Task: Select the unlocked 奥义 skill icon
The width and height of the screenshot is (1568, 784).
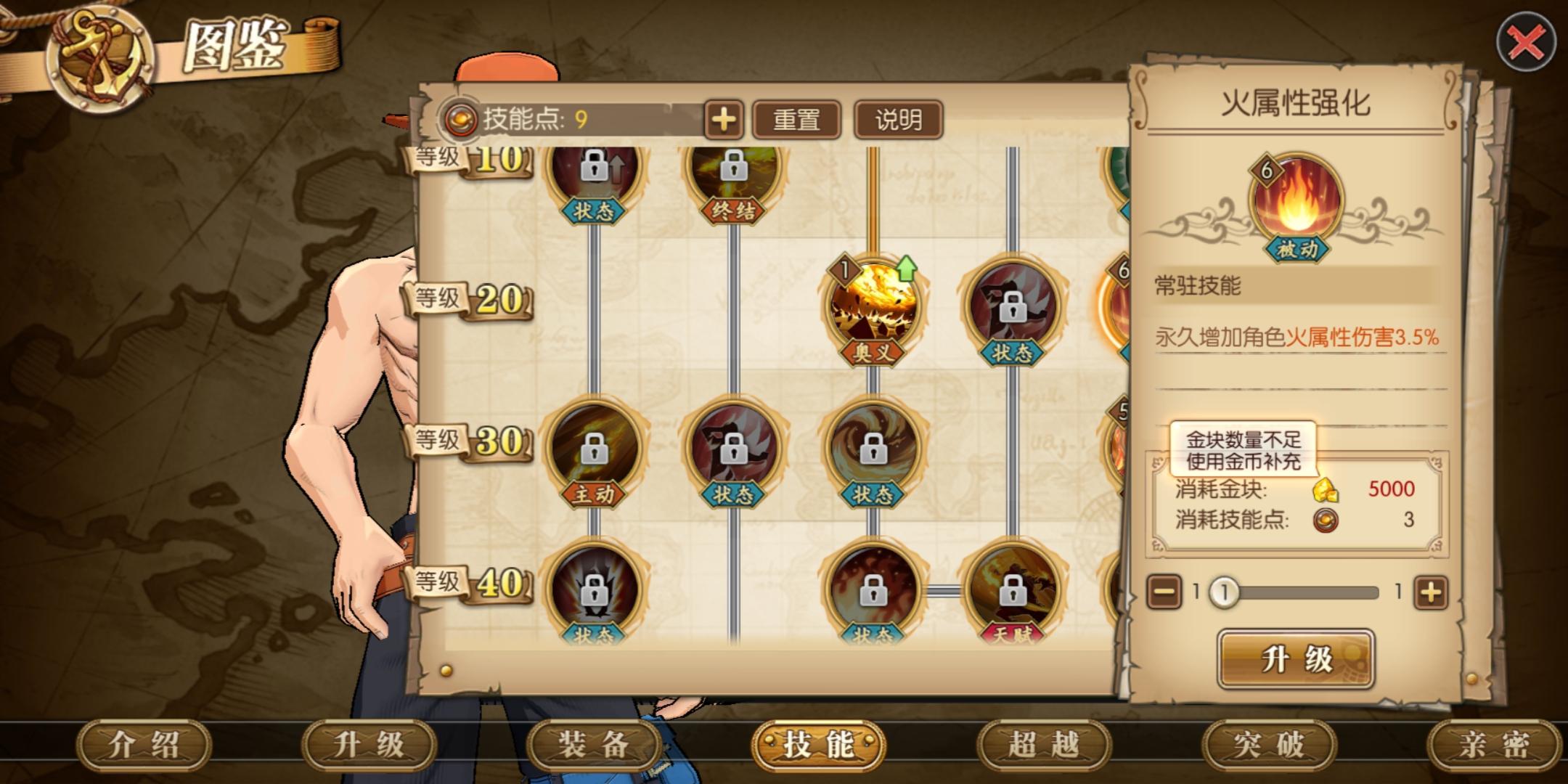Action: pos(873,309)
